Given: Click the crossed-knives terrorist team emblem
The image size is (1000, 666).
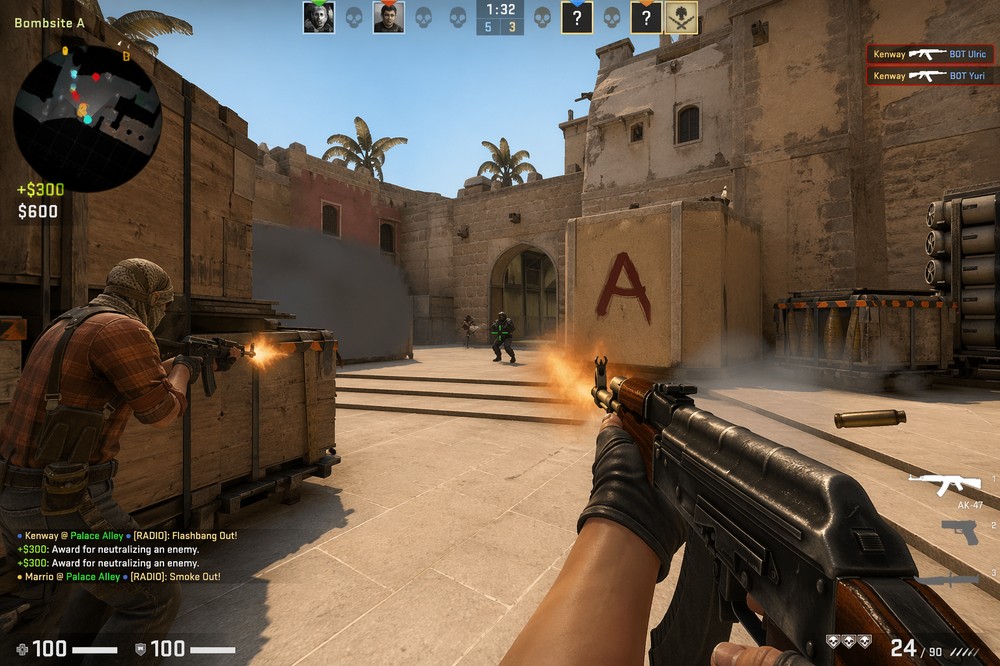Looking at the screenshot, I should click(x=682, y=17).
